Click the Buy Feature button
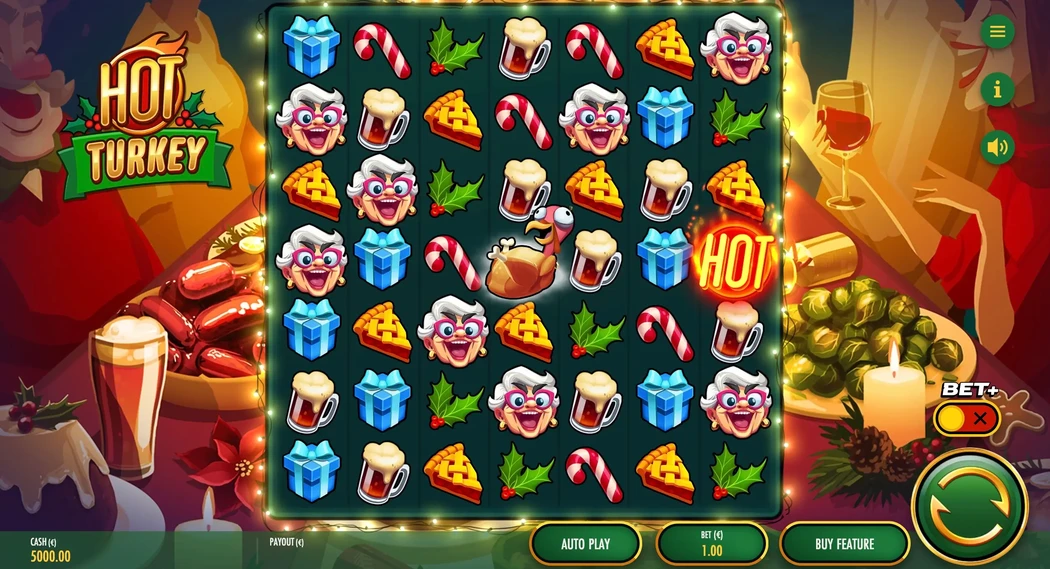 pos(844,544)
